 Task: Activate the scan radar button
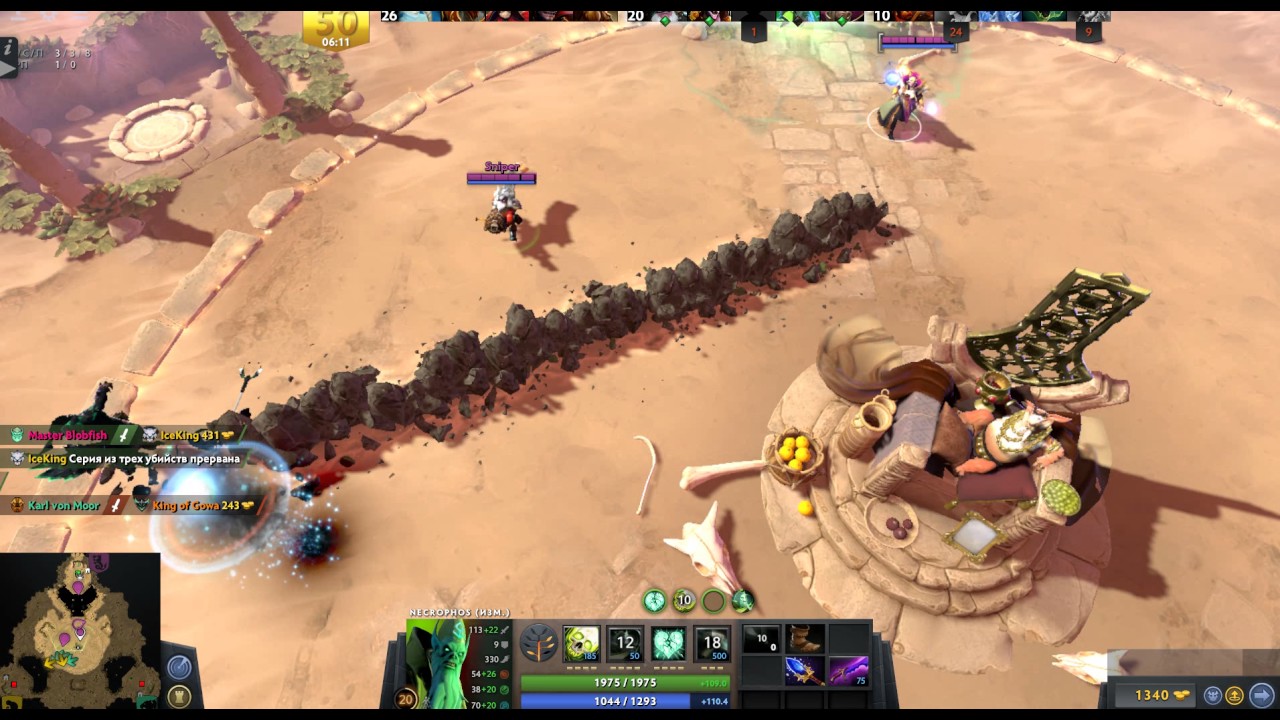pos(179,666)
